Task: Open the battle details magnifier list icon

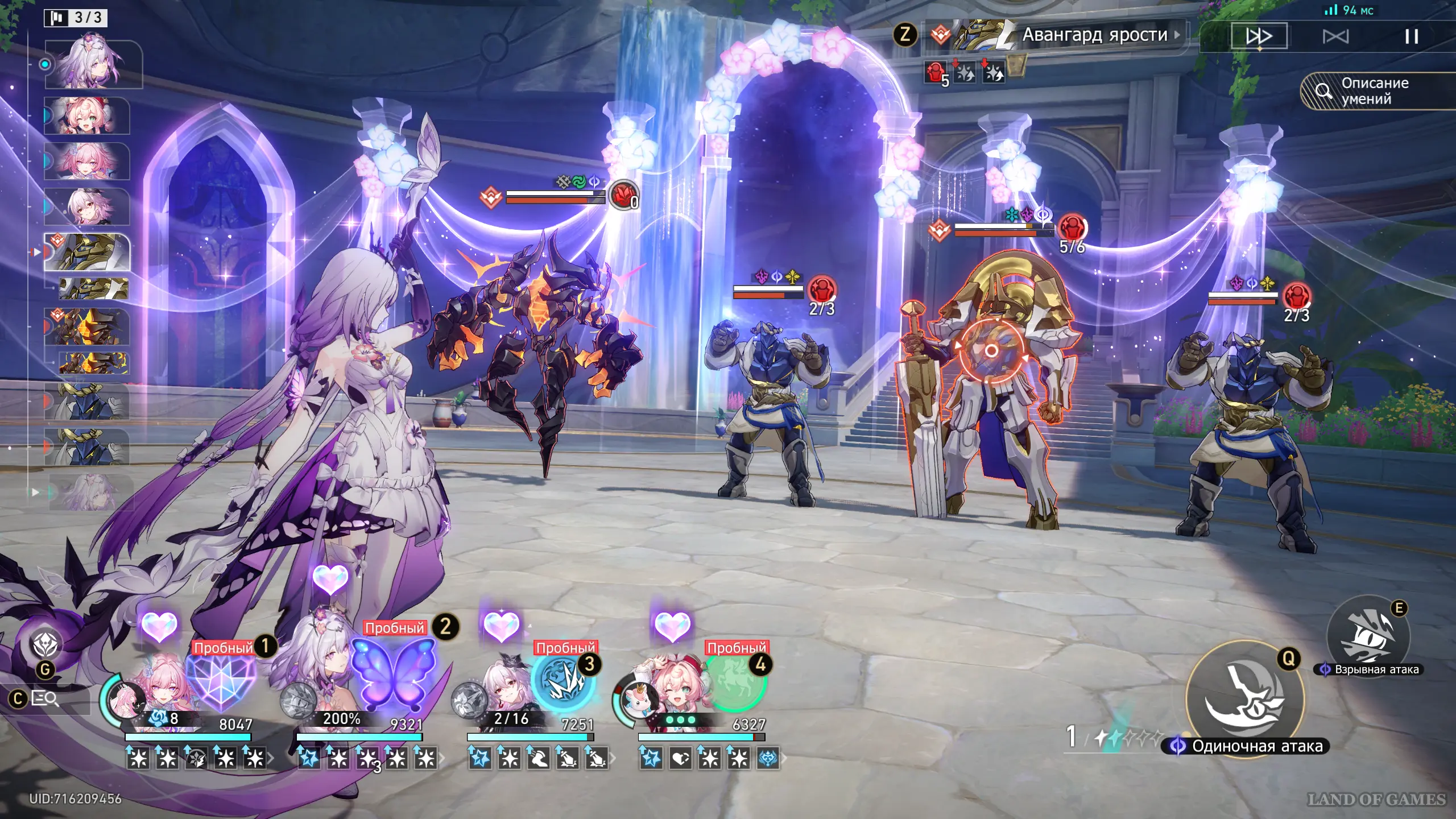Action: 45,698
